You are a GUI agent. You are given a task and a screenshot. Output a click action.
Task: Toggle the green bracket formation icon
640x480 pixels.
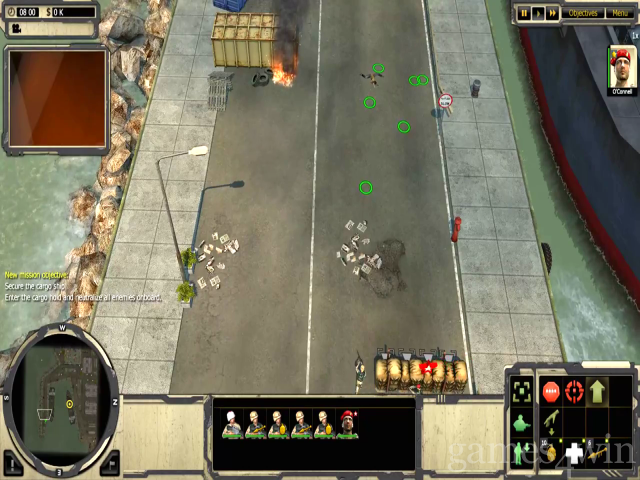pos(521,389)
